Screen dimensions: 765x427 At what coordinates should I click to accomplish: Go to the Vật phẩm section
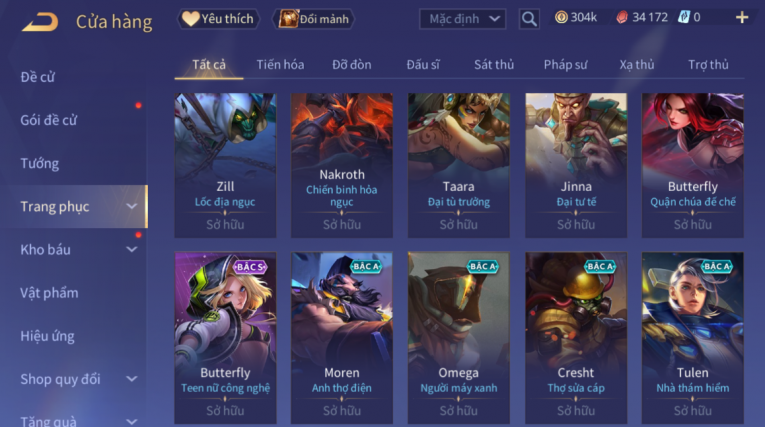[x=49, y=293]
